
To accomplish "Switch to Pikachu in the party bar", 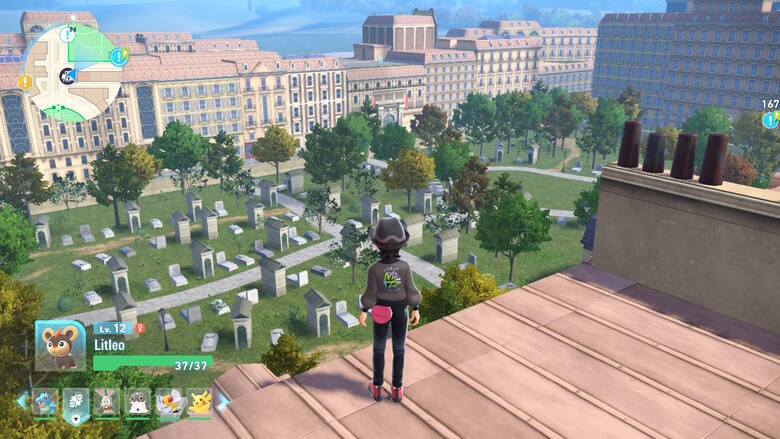I will [198, 402].
